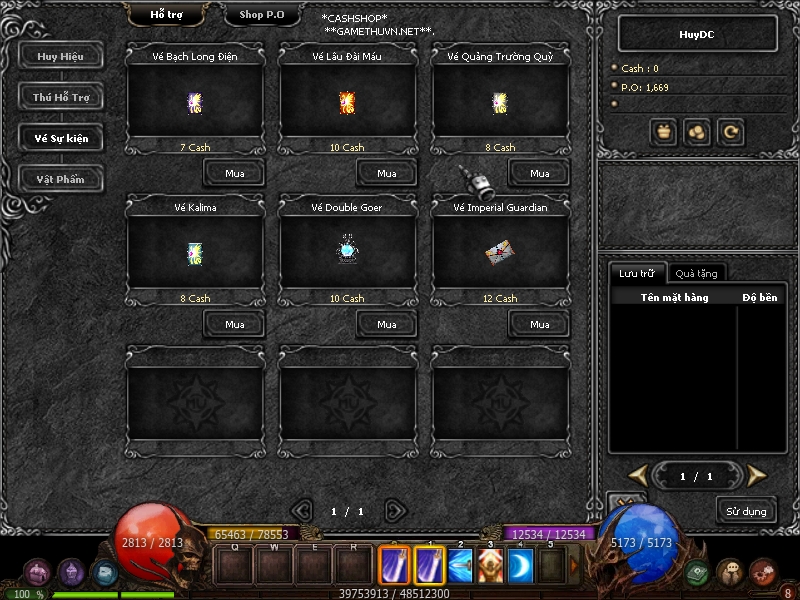Go to next storage page arrow
800x600 pixels.
(x=757, y=475)
